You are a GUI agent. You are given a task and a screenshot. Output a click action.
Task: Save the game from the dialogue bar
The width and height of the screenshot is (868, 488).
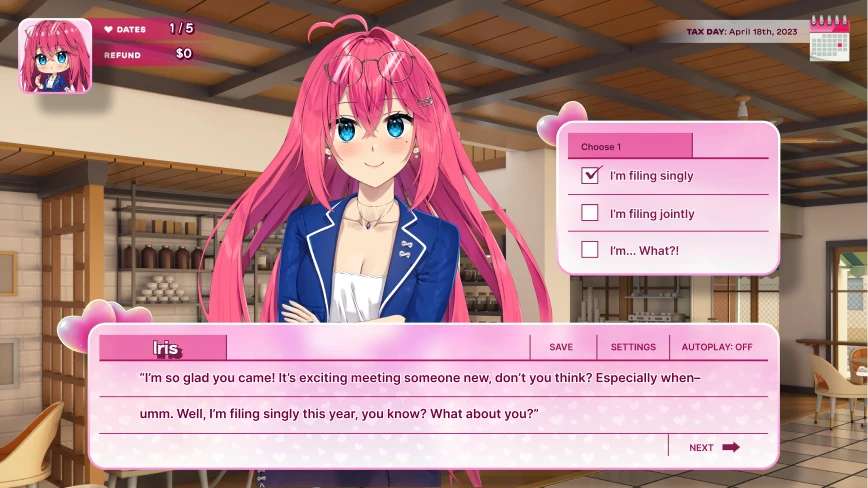(x=561, y=347)
